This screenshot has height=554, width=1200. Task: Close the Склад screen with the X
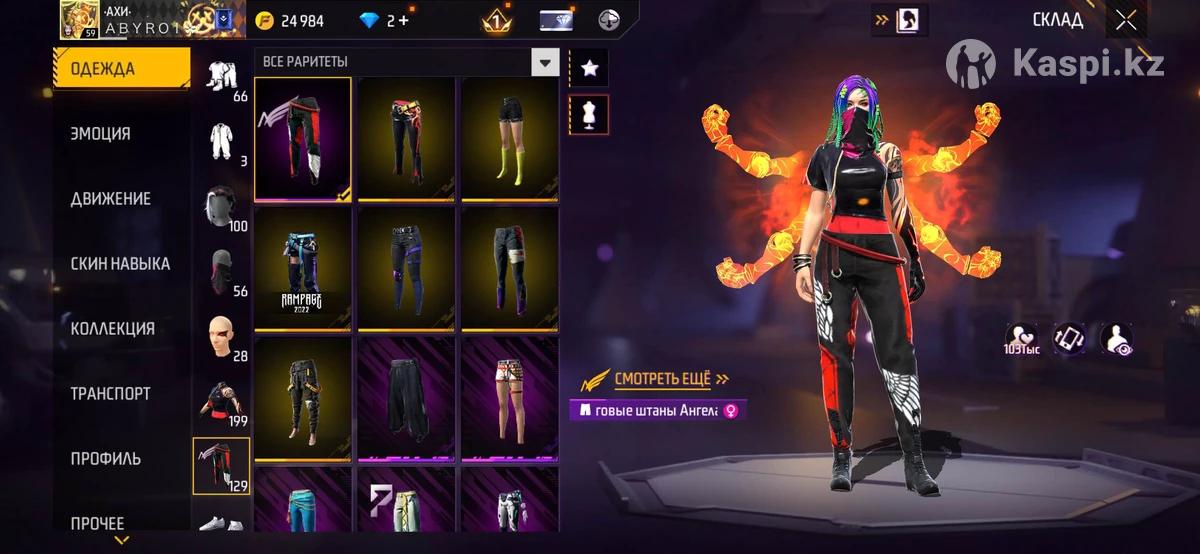pyautogui.click(x=1126, y=20)
